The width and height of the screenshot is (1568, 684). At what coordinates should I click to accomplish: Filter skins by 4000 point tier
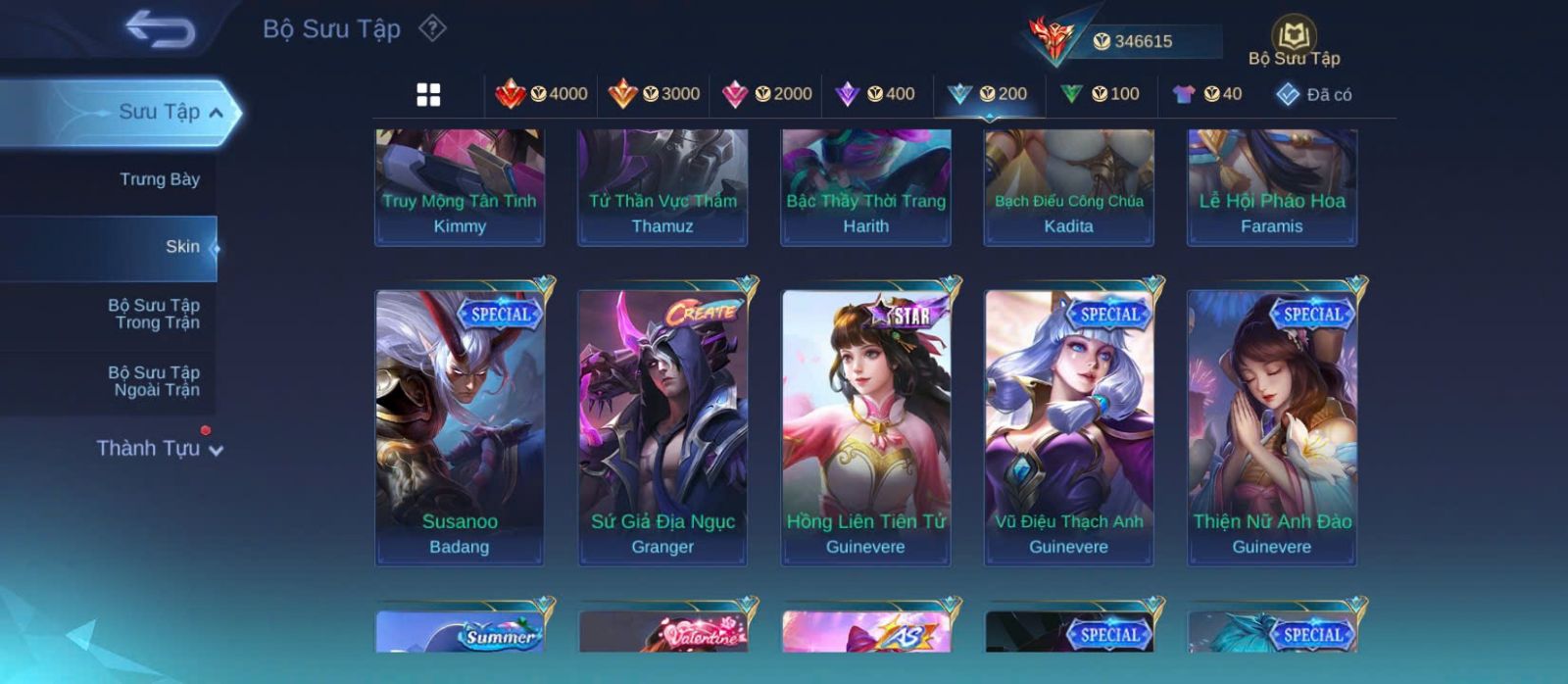pyautogui.click(x=542, y=94)
